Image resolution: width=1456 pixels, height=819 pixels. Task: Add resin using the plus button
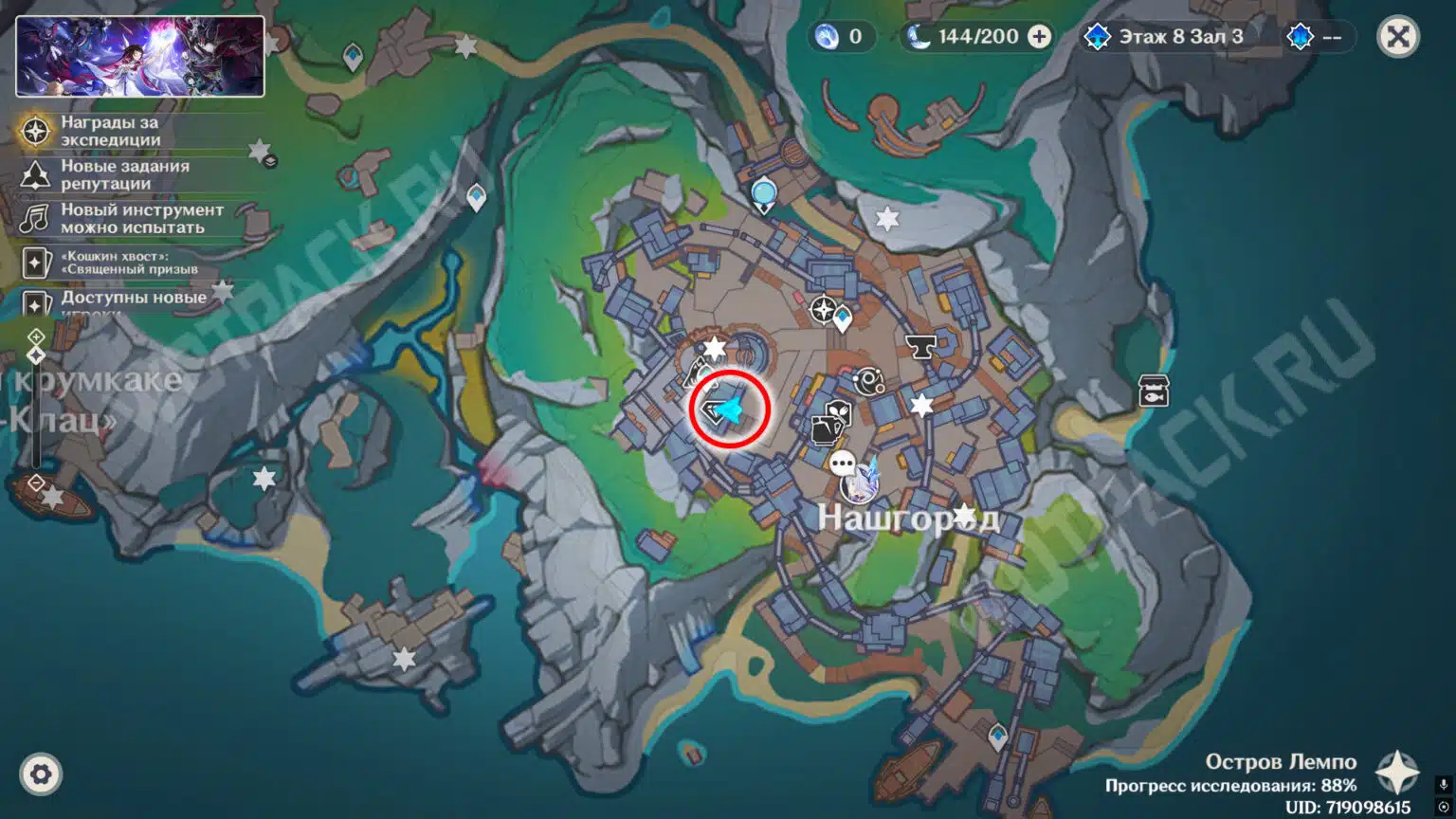click(x=1040, y=37)
